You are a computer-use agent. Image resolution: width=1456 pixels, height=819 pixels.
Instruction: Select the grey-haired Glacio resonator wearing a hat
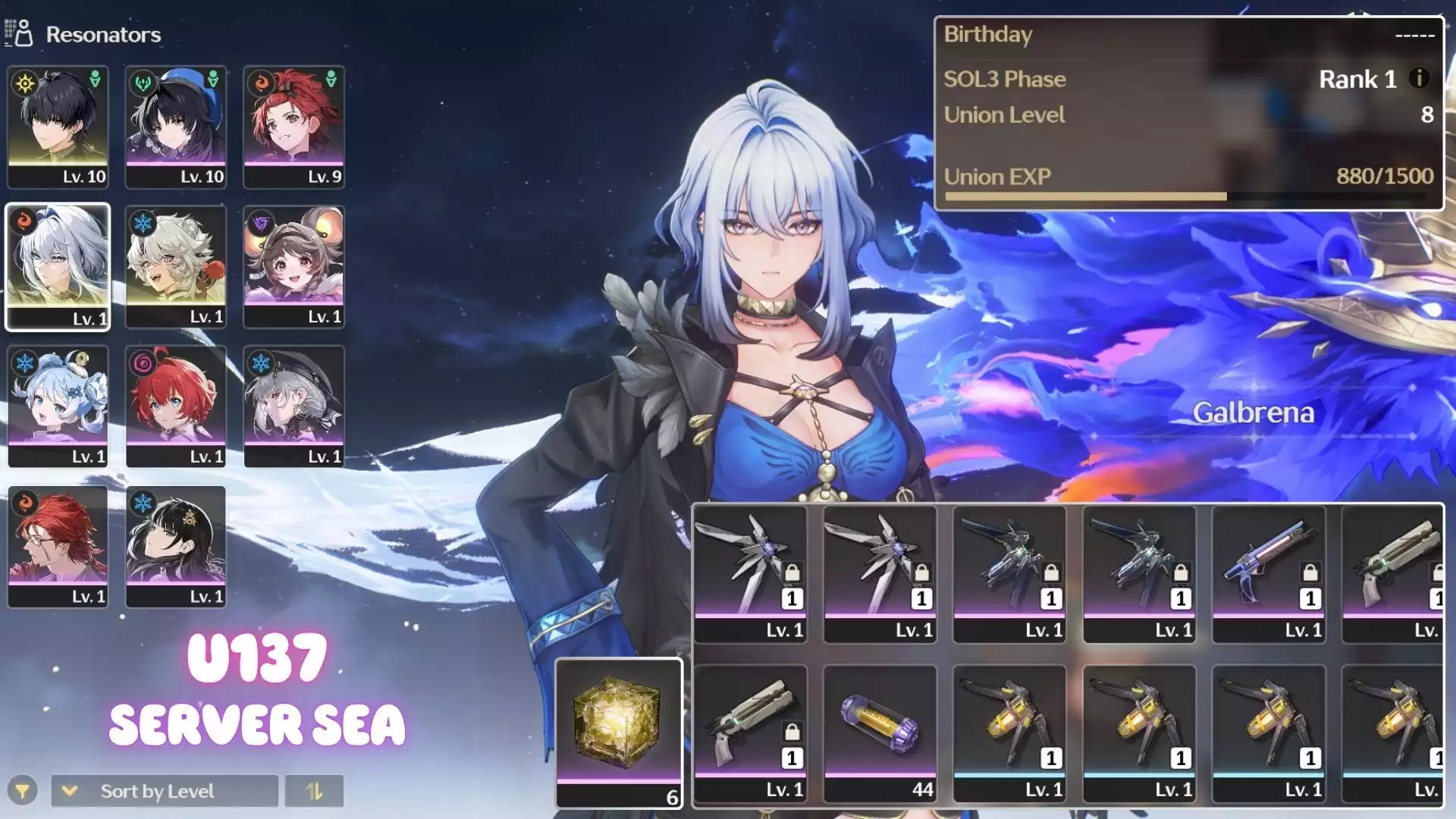point(294,406)
